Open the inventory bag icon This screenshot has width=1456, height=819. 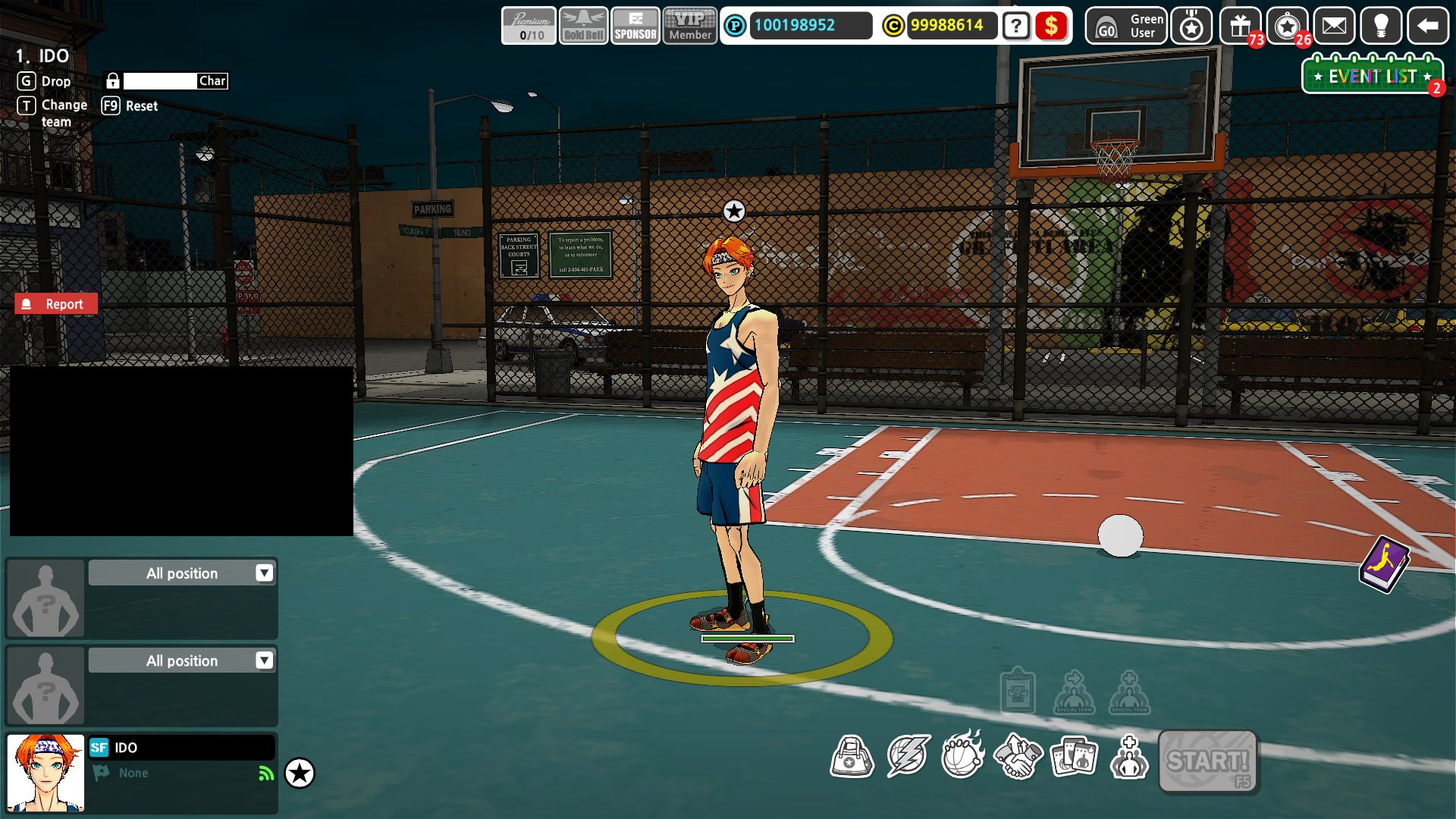click(x=853, y=756)
